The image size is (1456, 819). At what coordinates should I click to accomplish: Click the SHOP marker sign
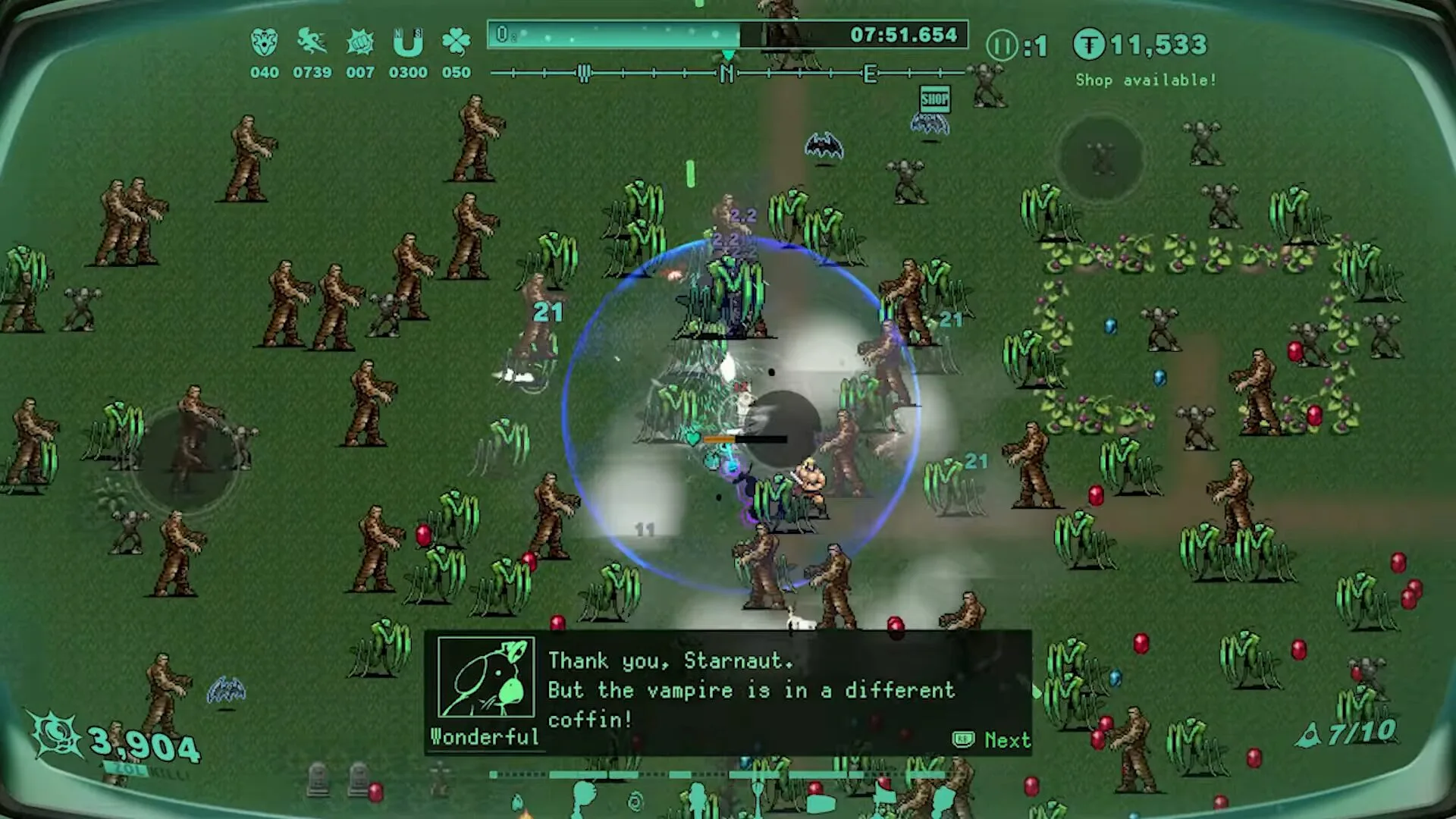934,99
